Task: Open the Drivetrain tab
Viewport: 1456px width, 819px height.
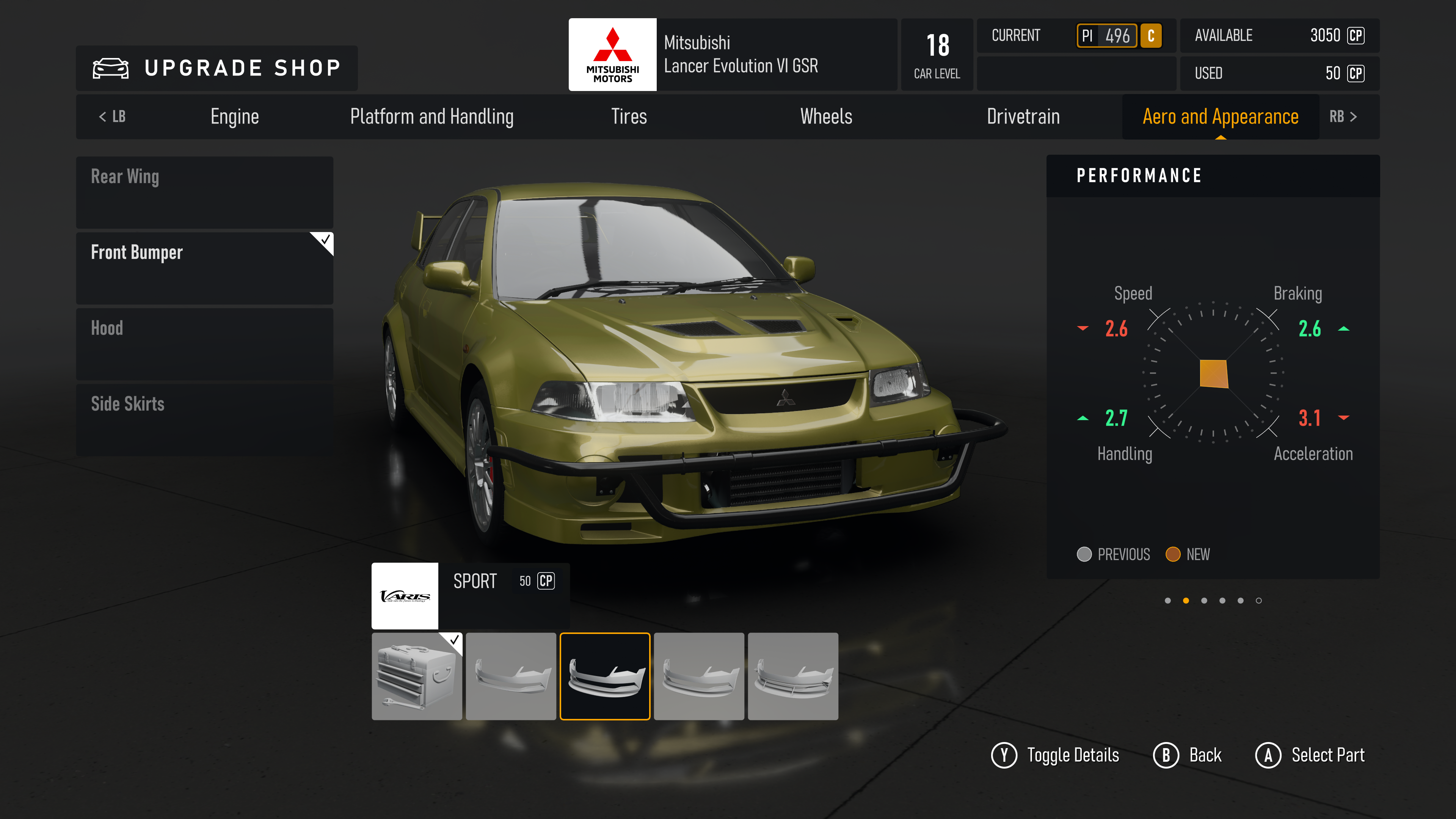Action: pyautogui.click(x=1023, y=116)
